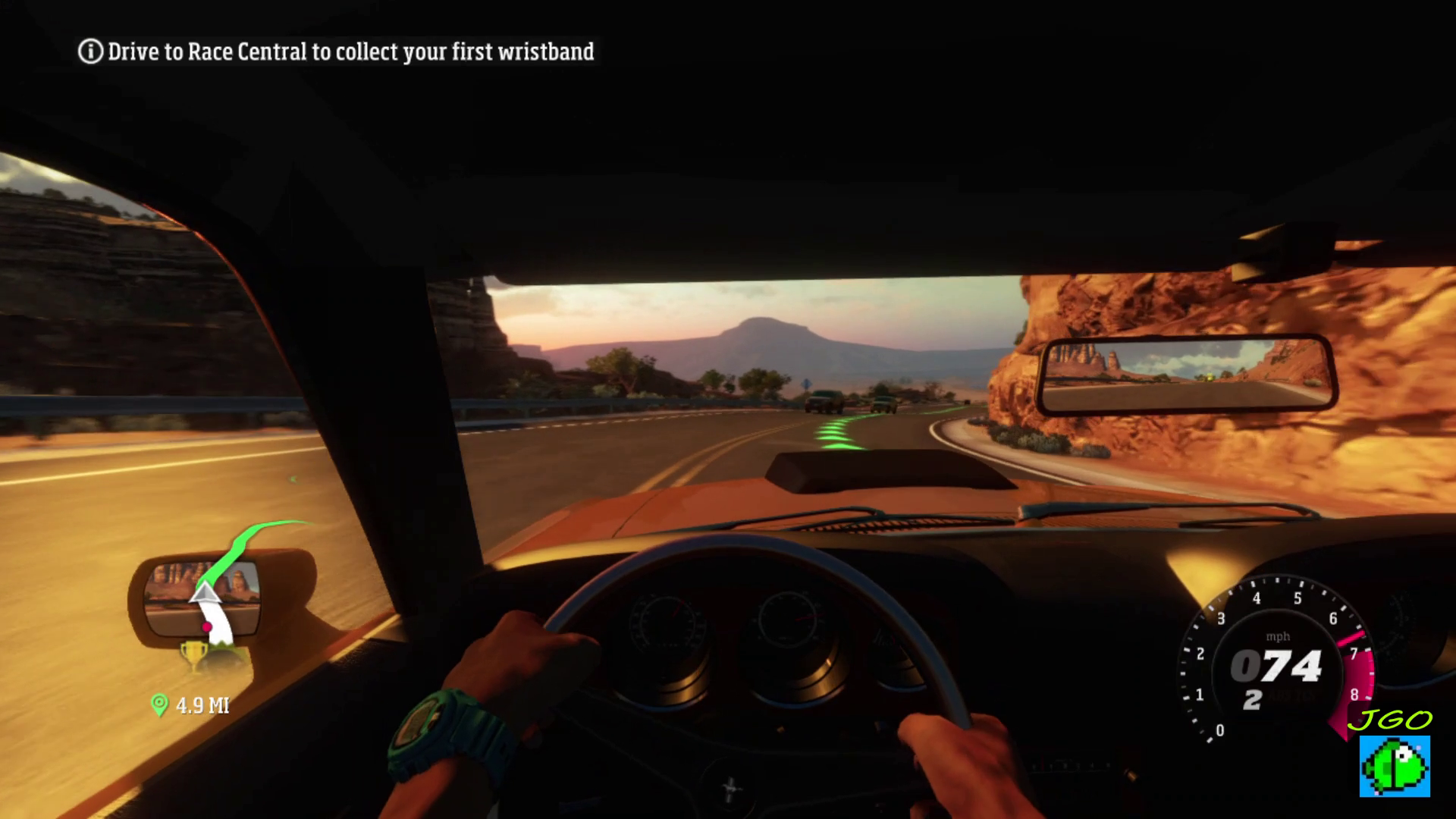Click the JGO green bird channel logo
1456x819 pixels.
coord(1395,765)
